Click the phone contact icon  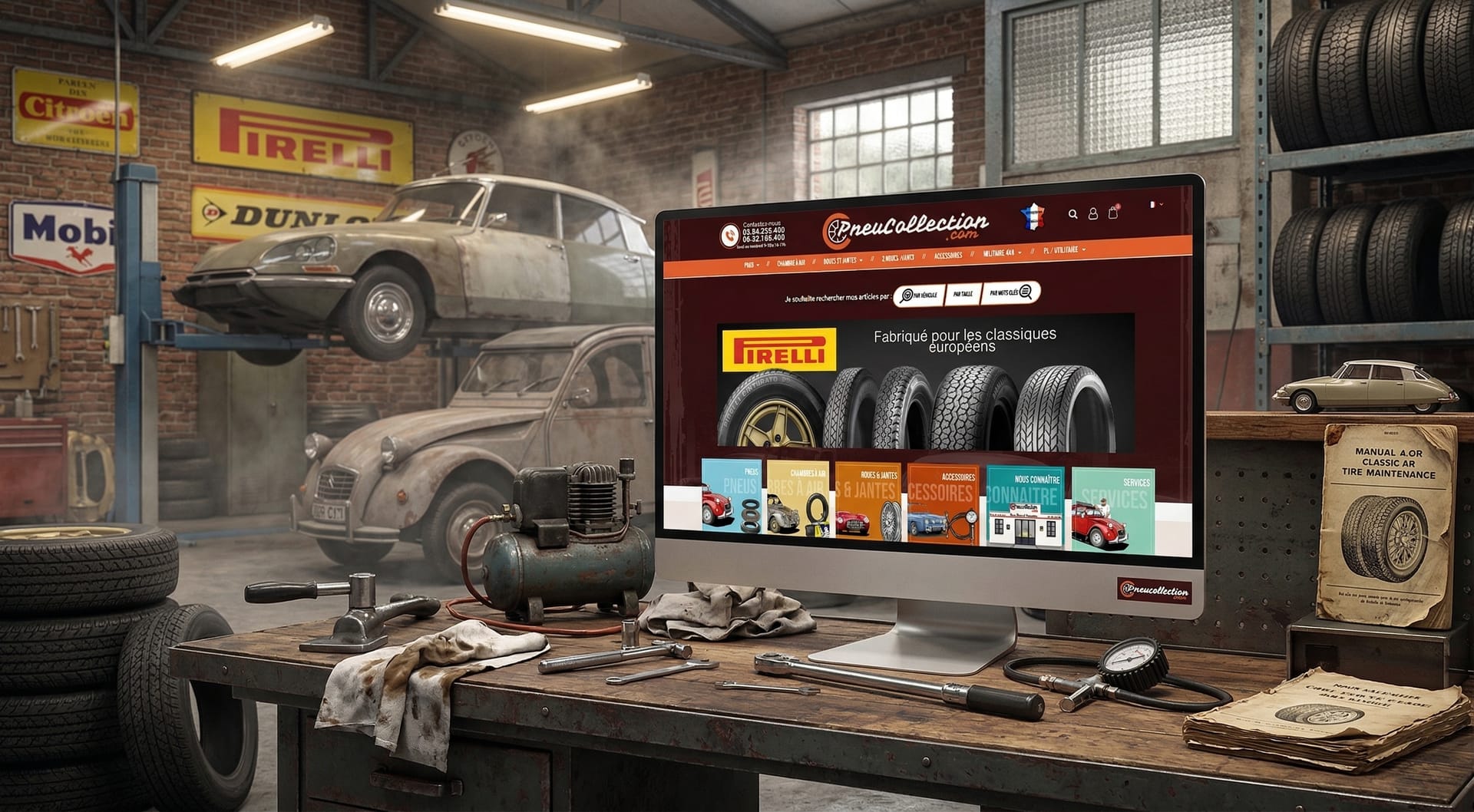pyautogui.click(x=730, y=234)
